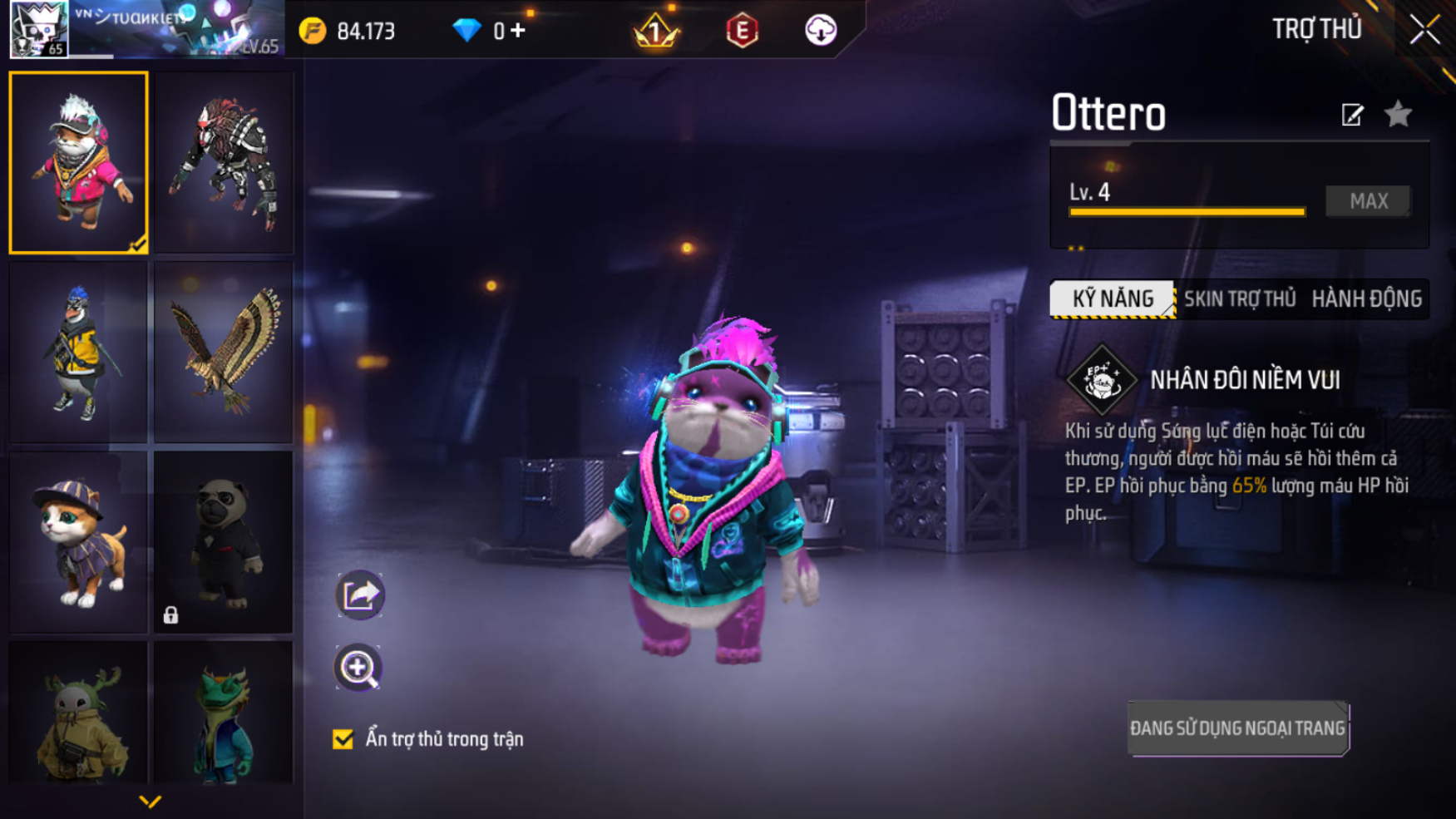Select the orange kitten pet thumbnail
This screenshot has height=819, width=1456.
click(79, 541)
